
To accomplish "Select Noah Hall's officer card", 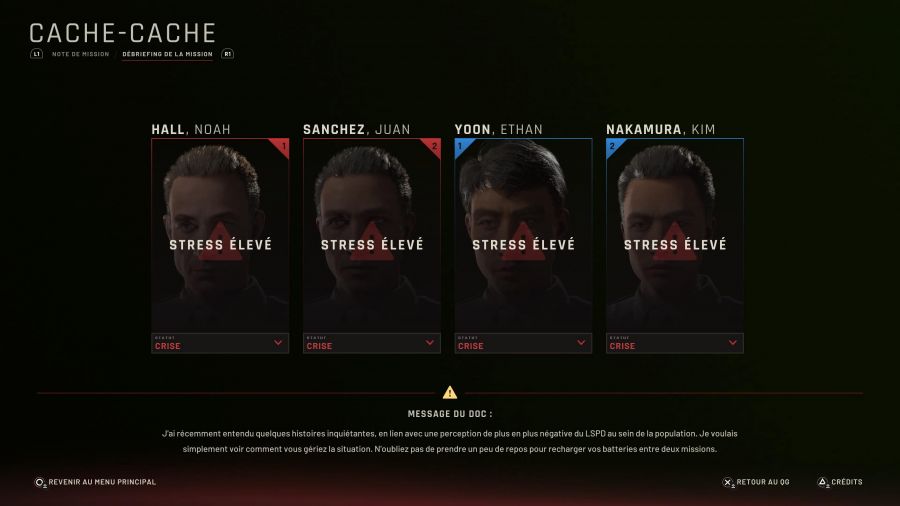I will 220,234.
